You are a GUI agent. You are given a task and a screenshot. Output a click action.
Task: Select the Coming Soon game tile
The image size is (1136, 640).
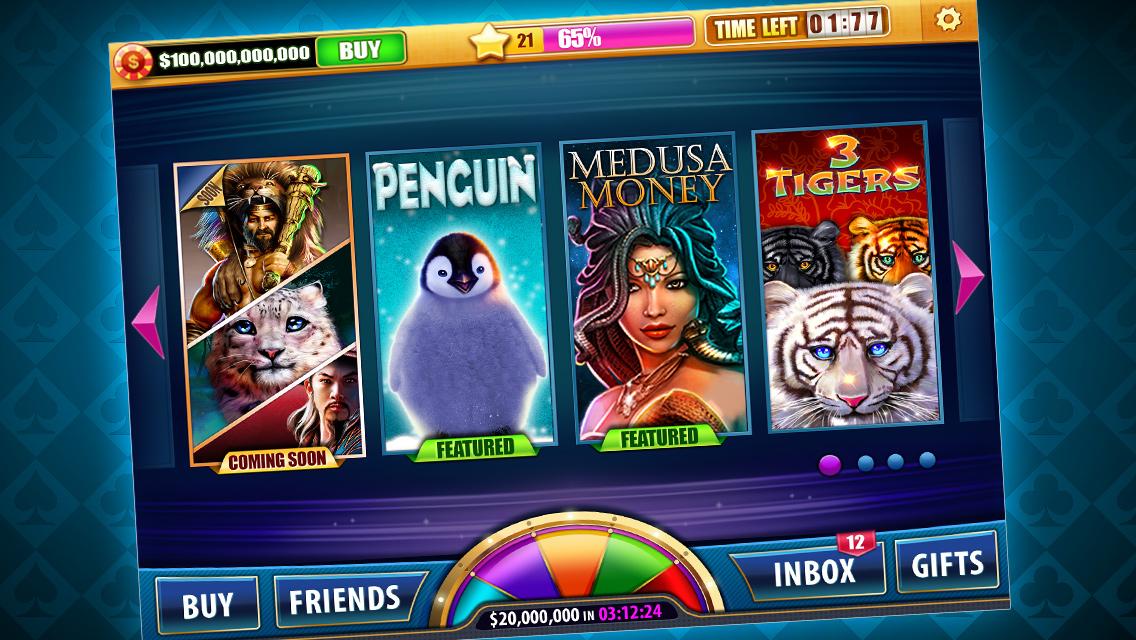click(x=267, y=312)
